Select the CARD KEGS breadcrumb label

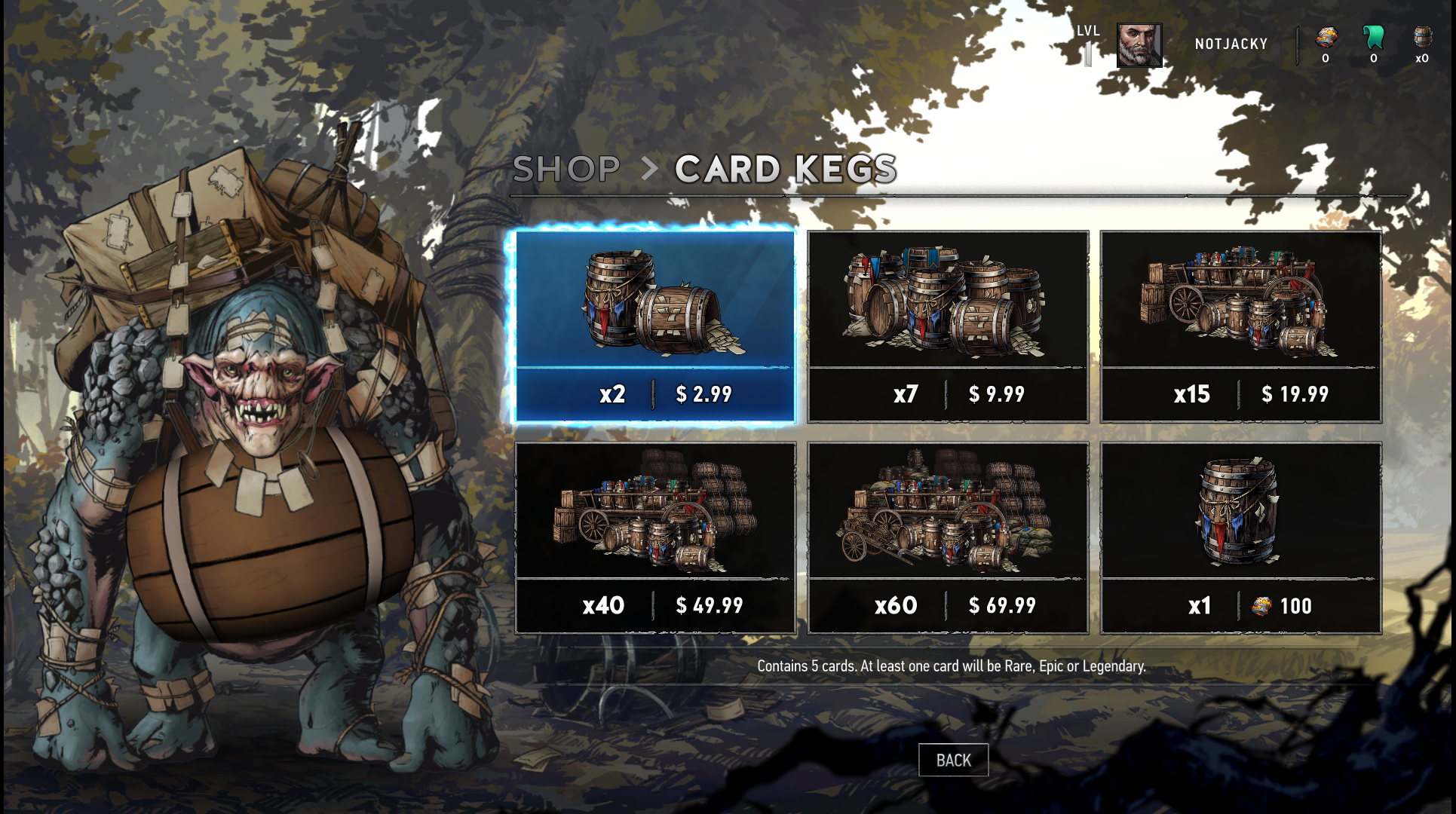(786, 169)
